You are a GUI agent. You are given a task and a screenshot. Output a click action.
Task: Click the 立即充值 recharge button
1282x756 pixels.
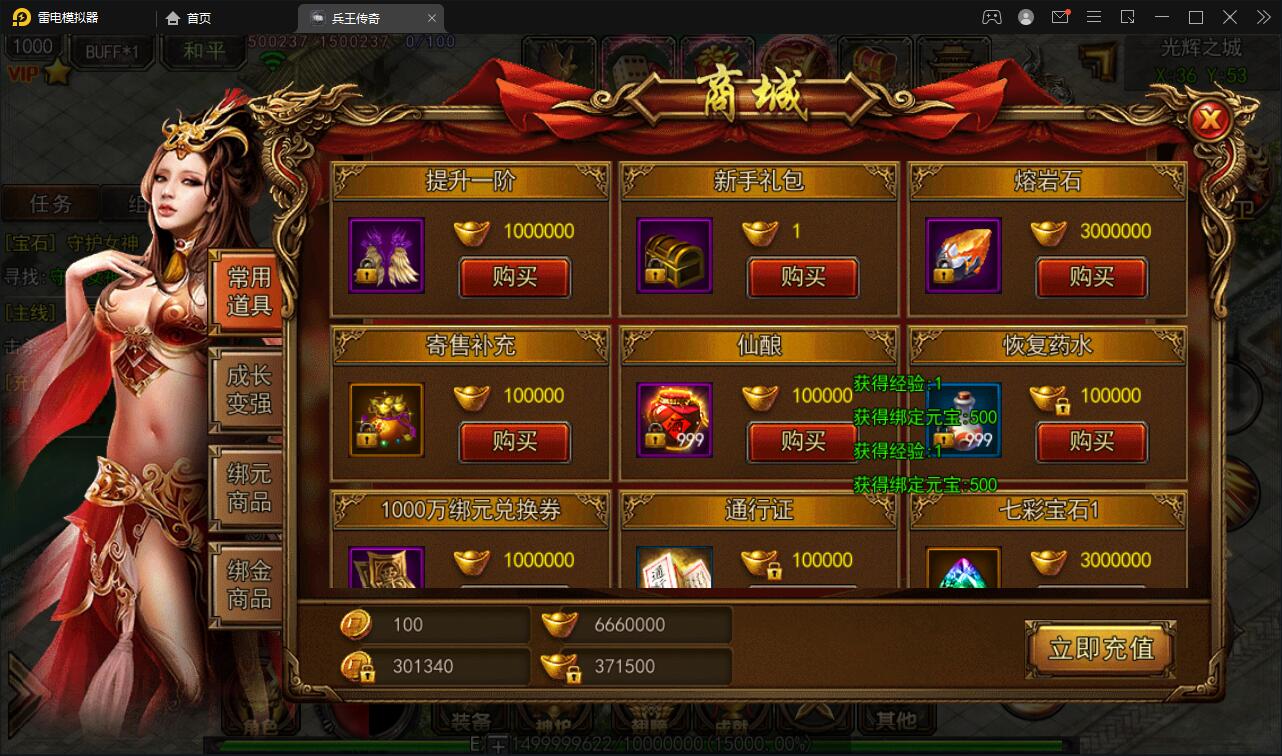[1100, 649]
